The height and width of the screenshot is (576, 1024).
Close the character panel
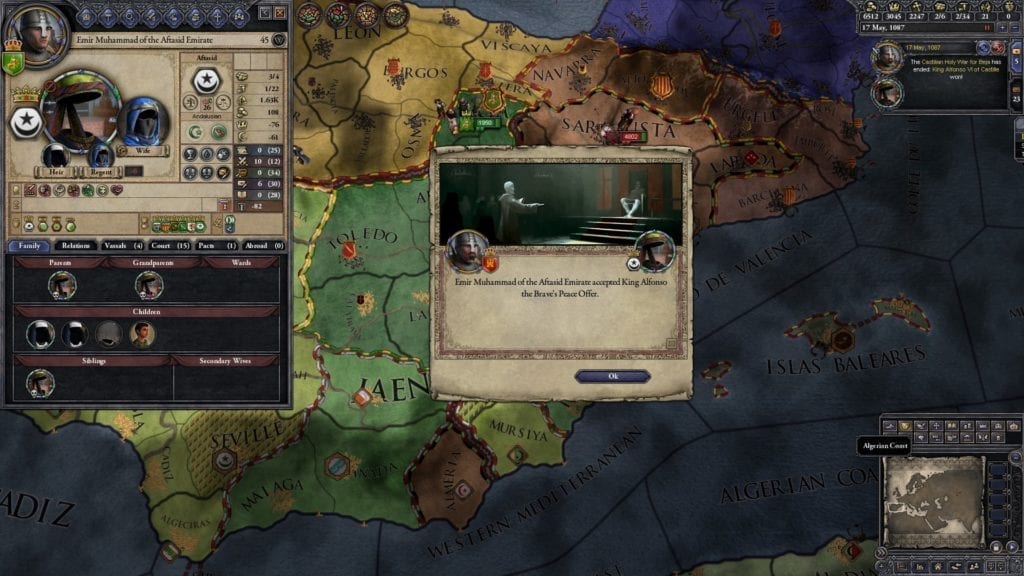tap(280, 13)
